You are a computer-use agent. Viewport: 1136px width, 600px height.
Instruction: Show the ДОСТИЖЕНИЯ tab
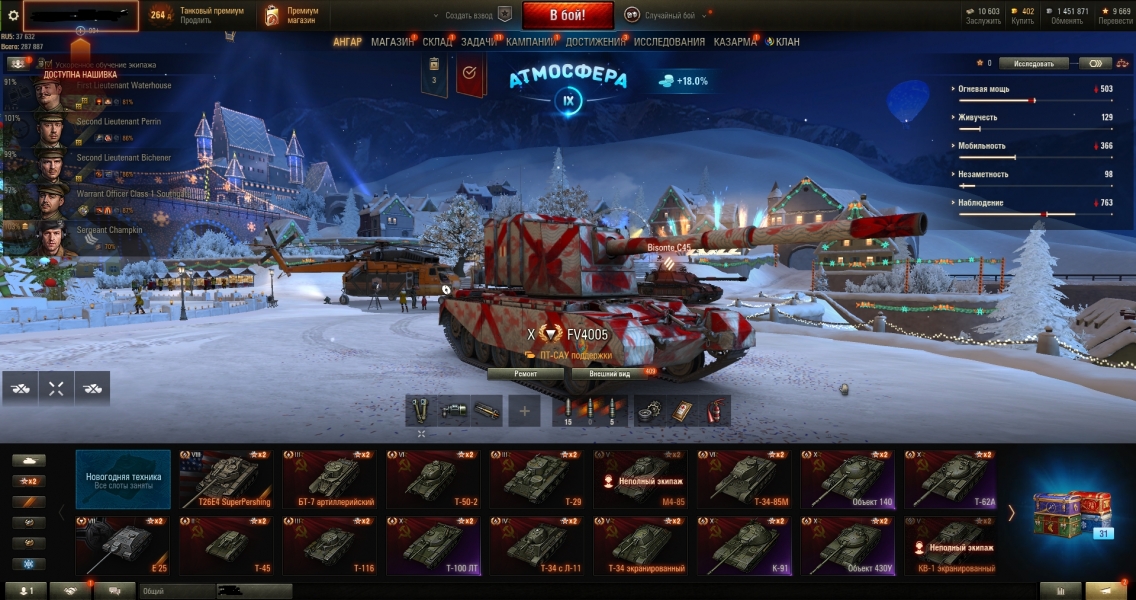coord(595,42)
